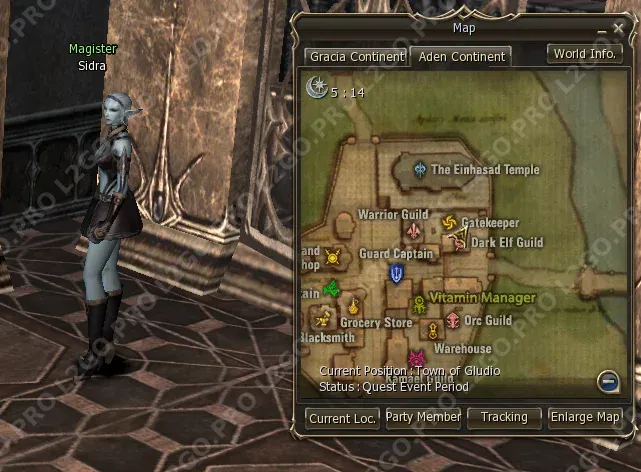Choose the Guard Captain shield marker
This screenshot has width=641, height=472.
[x=397, y=273]
